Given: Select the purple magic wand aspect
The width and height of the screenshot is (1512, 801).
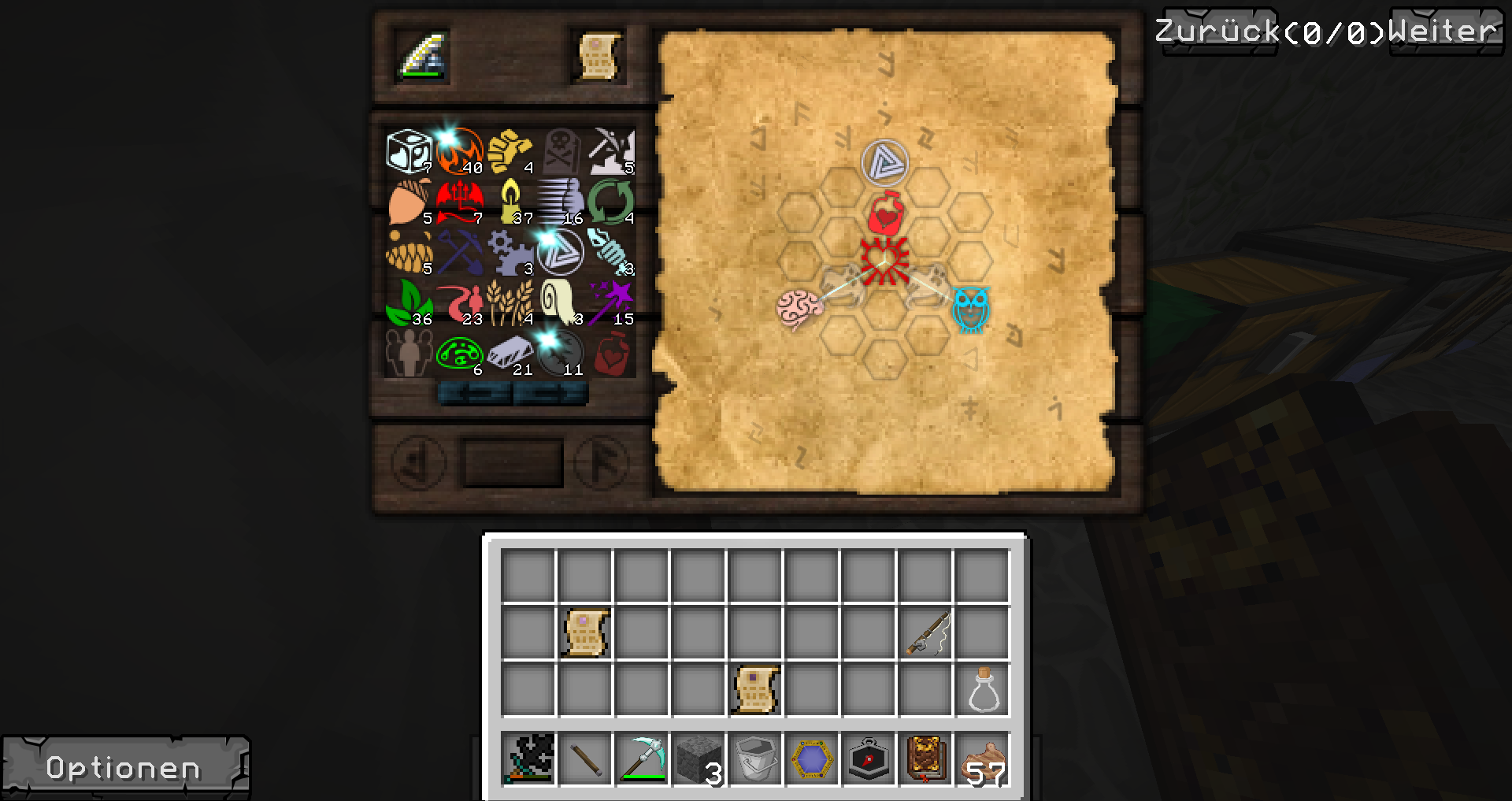Looking at the screenshot, I should 611,302.
